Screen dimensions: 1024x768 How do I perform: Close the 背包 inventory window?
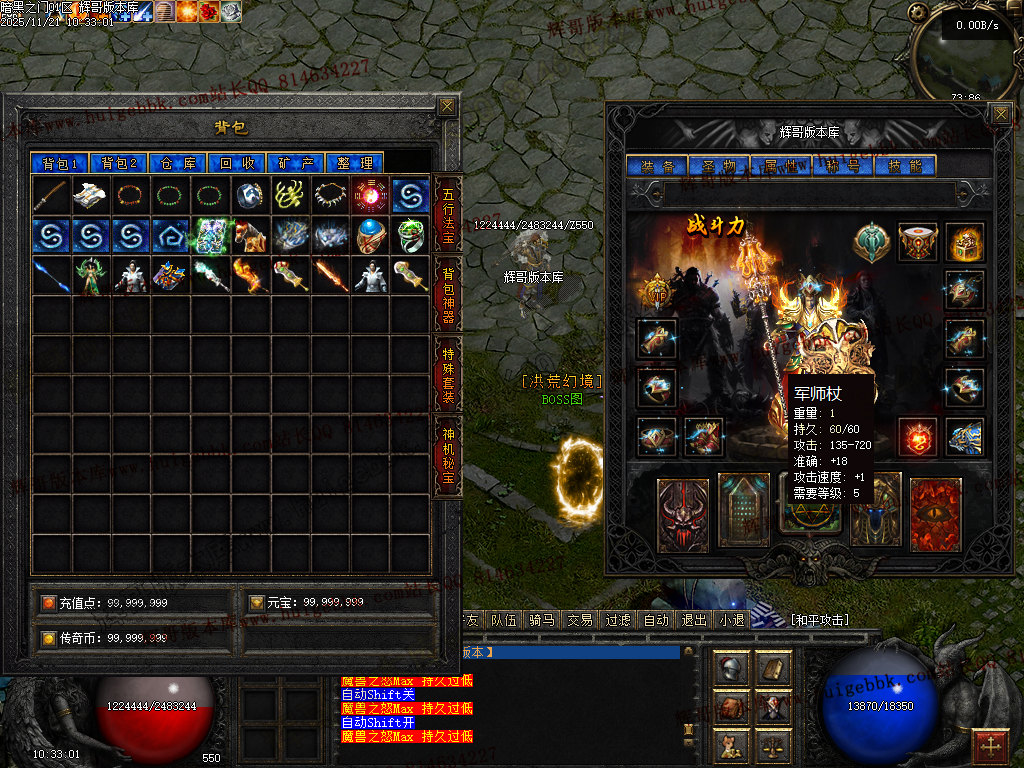pos(447,106)
